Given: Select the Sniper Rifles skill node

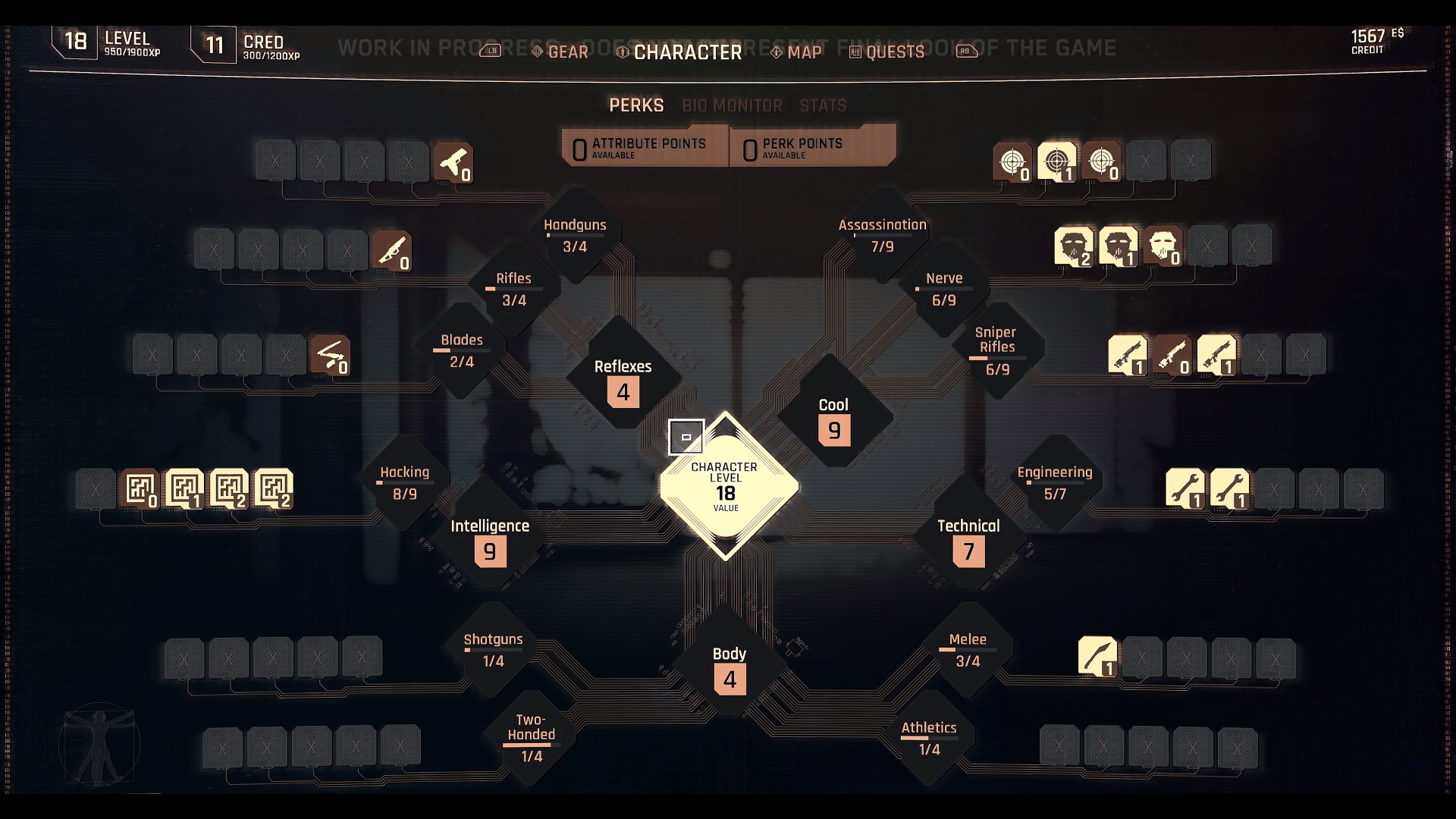Looking at the screenshot, I should click(996, 350).
